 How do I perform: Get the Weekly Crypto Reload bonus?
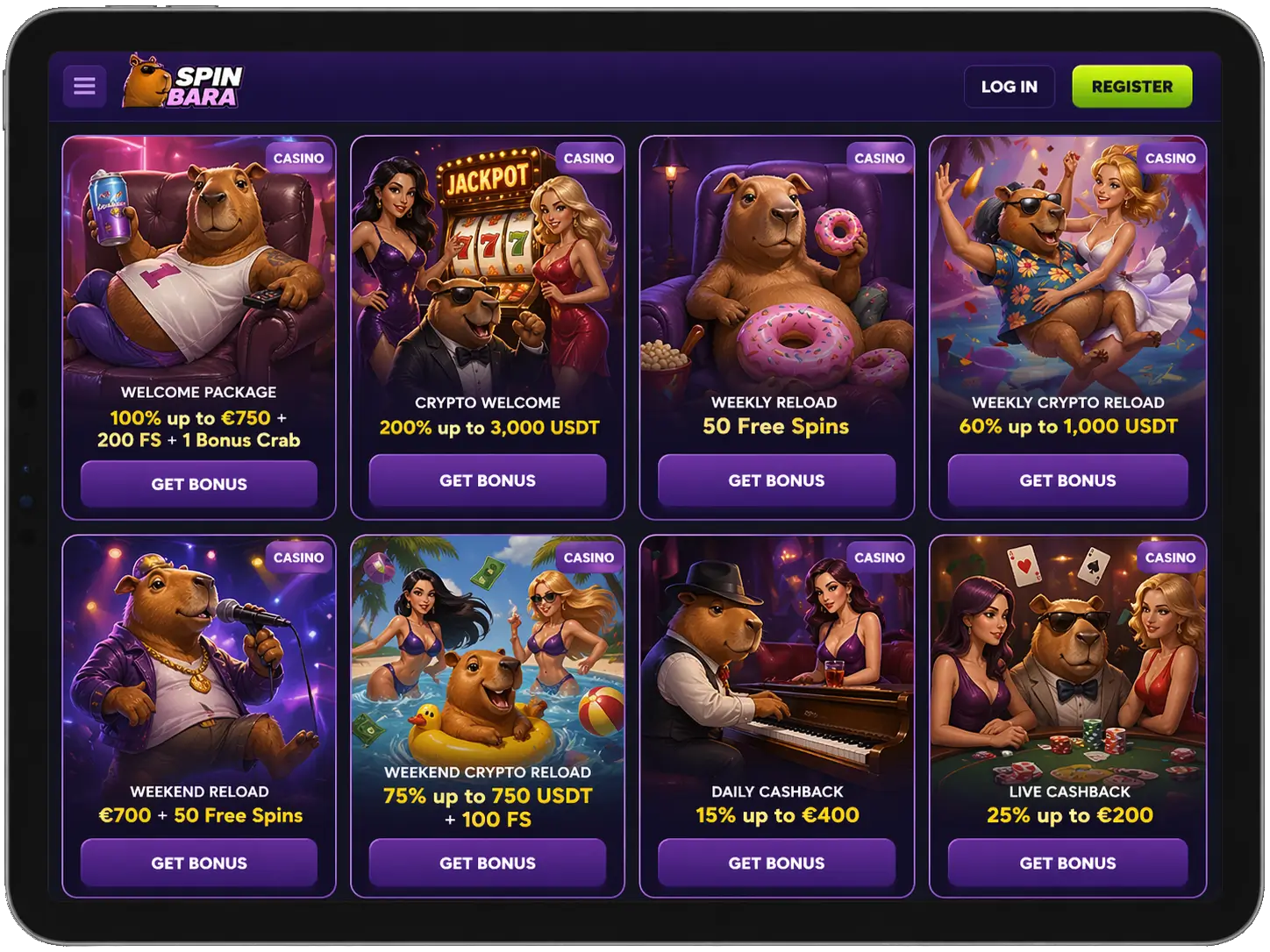point(1067,480)
